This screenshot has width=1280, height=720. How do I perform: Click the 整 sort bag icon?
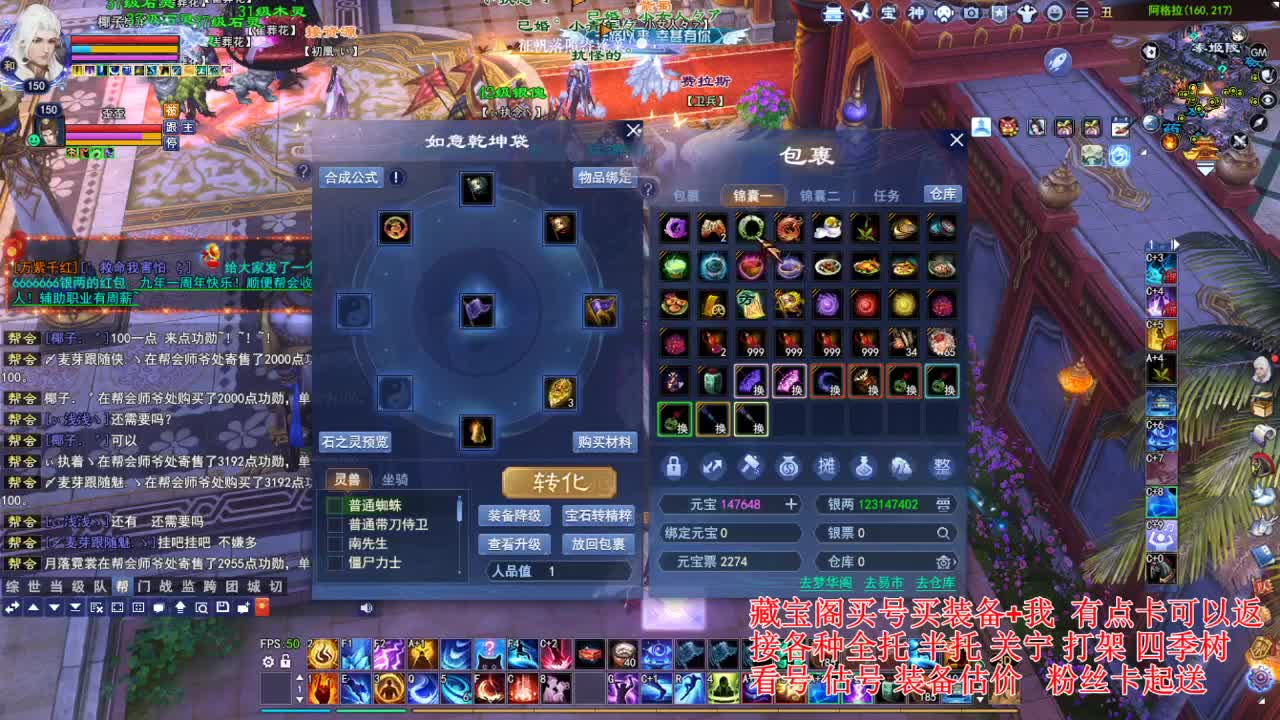(942, 466)
